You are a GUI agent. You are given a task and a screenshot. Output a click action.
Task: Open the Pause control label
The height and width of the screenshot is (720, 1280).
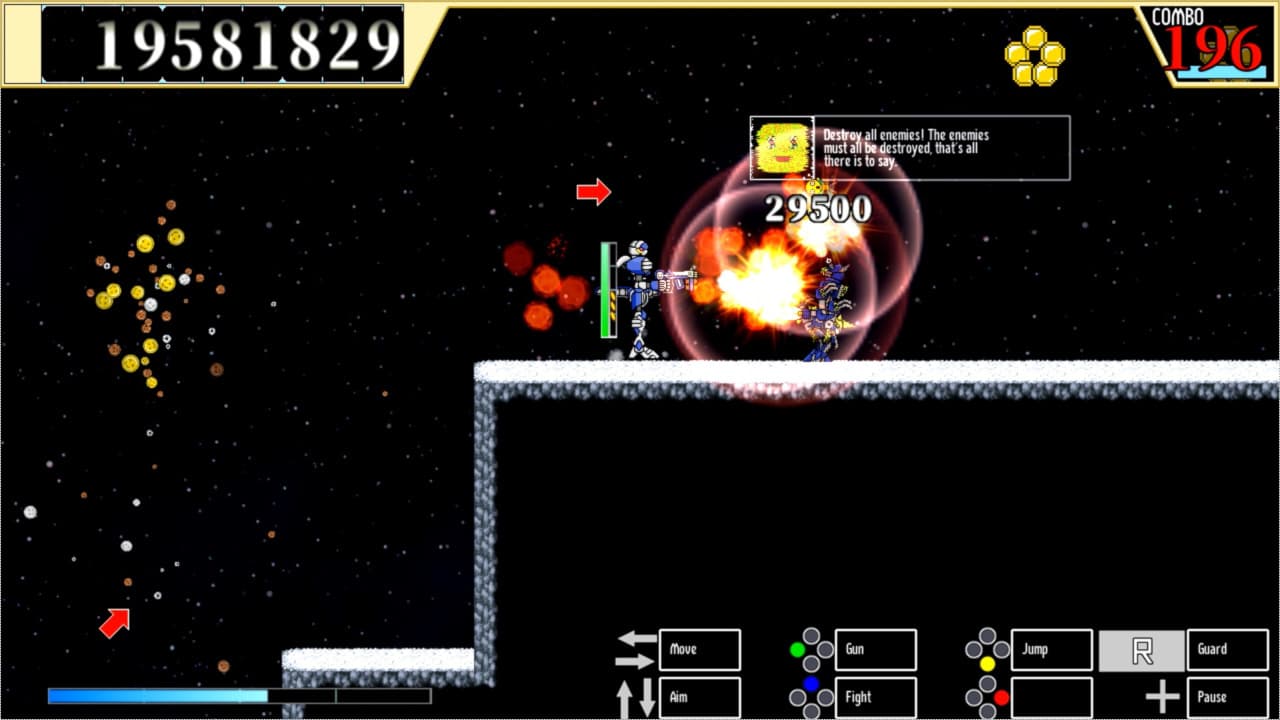click(x=1222, y=697)
